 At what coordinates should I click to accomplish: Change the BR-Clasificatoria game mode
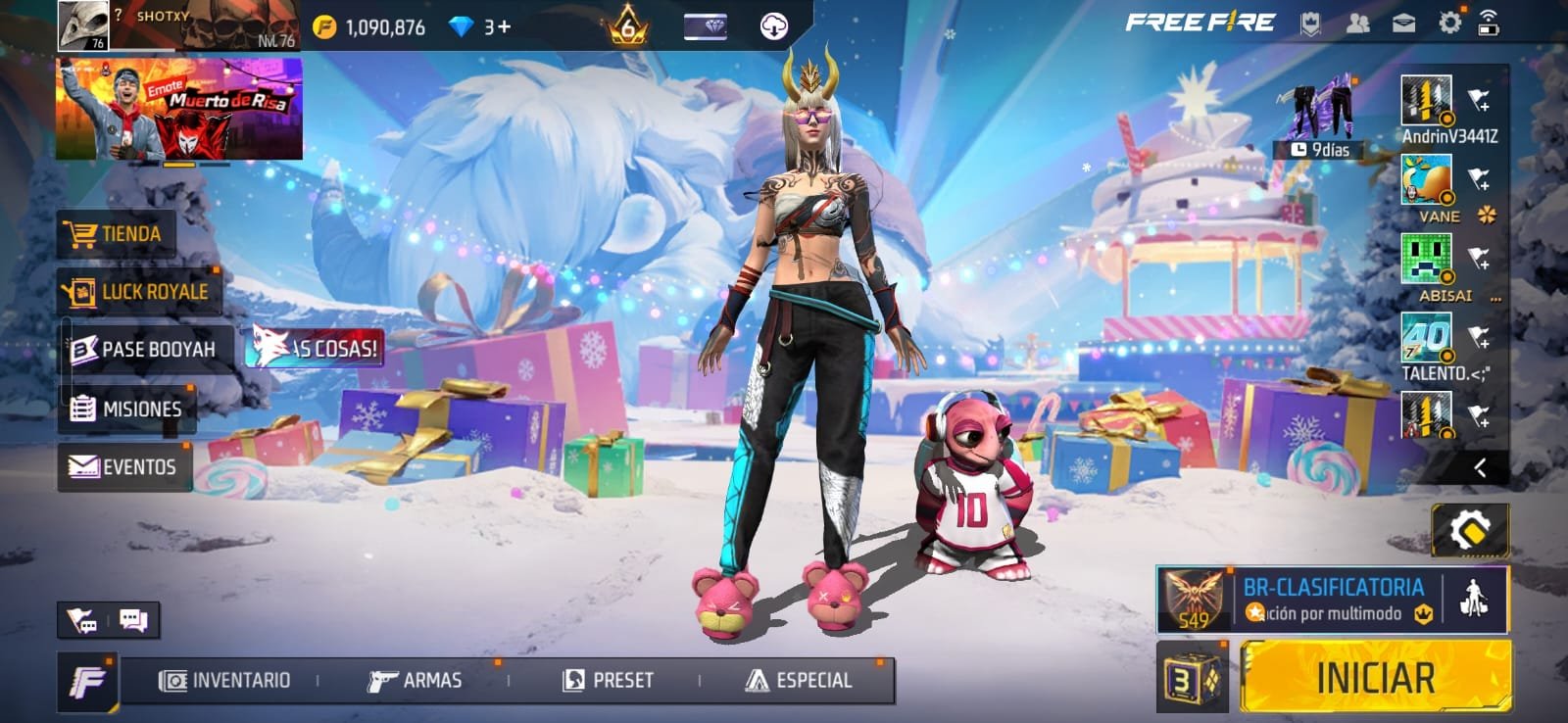1333,599
